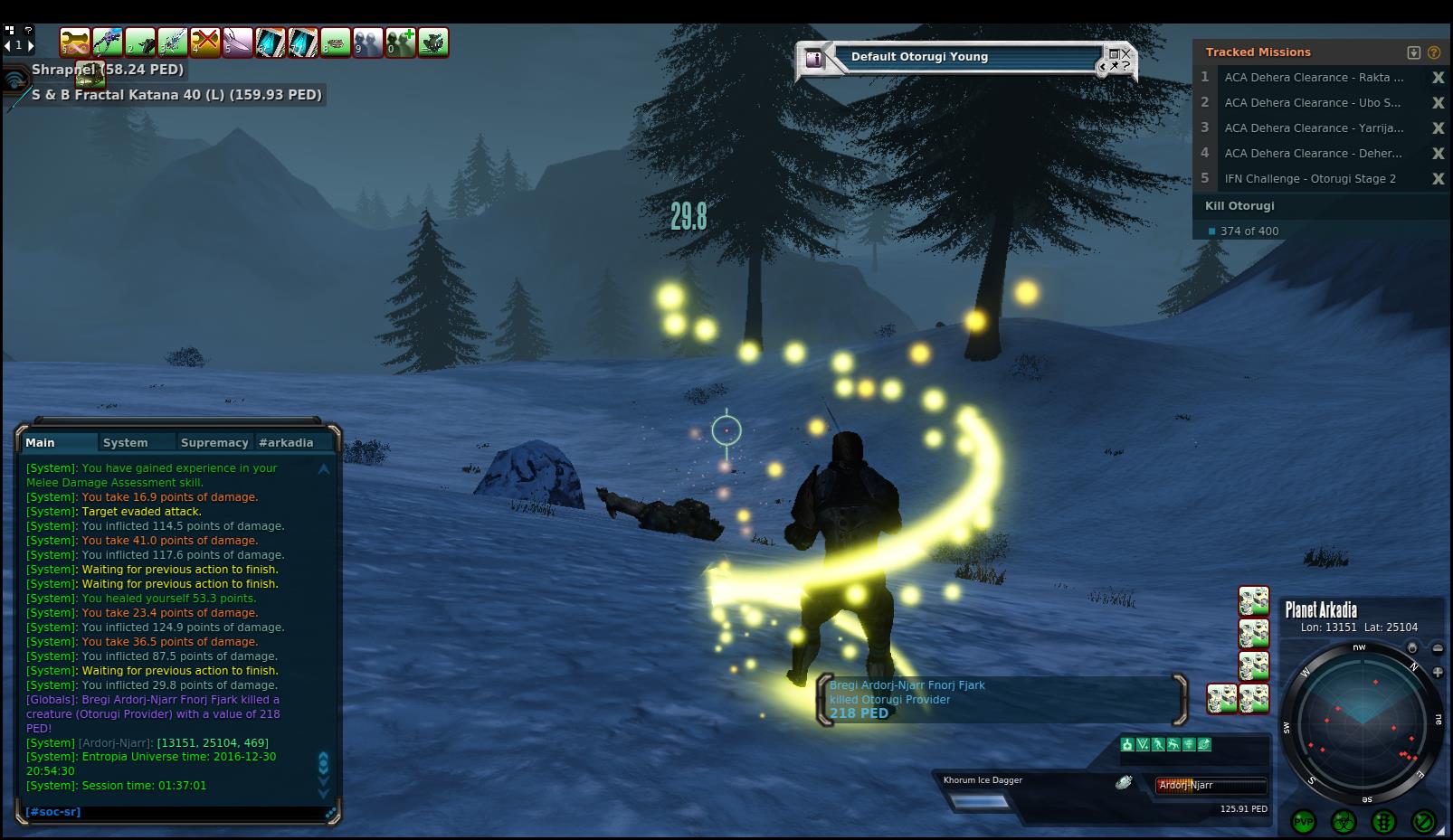Activate the crossed-out wrench hotbar slot
Screen dimensions: 1453x840
[205, 42]
